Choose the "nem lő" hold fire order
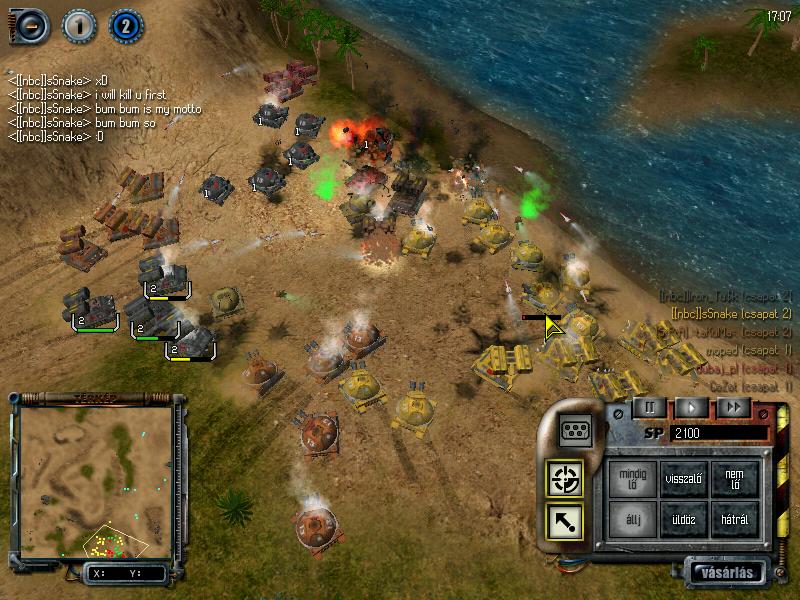Viewport: 800px width, 600px height. click(x=735, y=479)
